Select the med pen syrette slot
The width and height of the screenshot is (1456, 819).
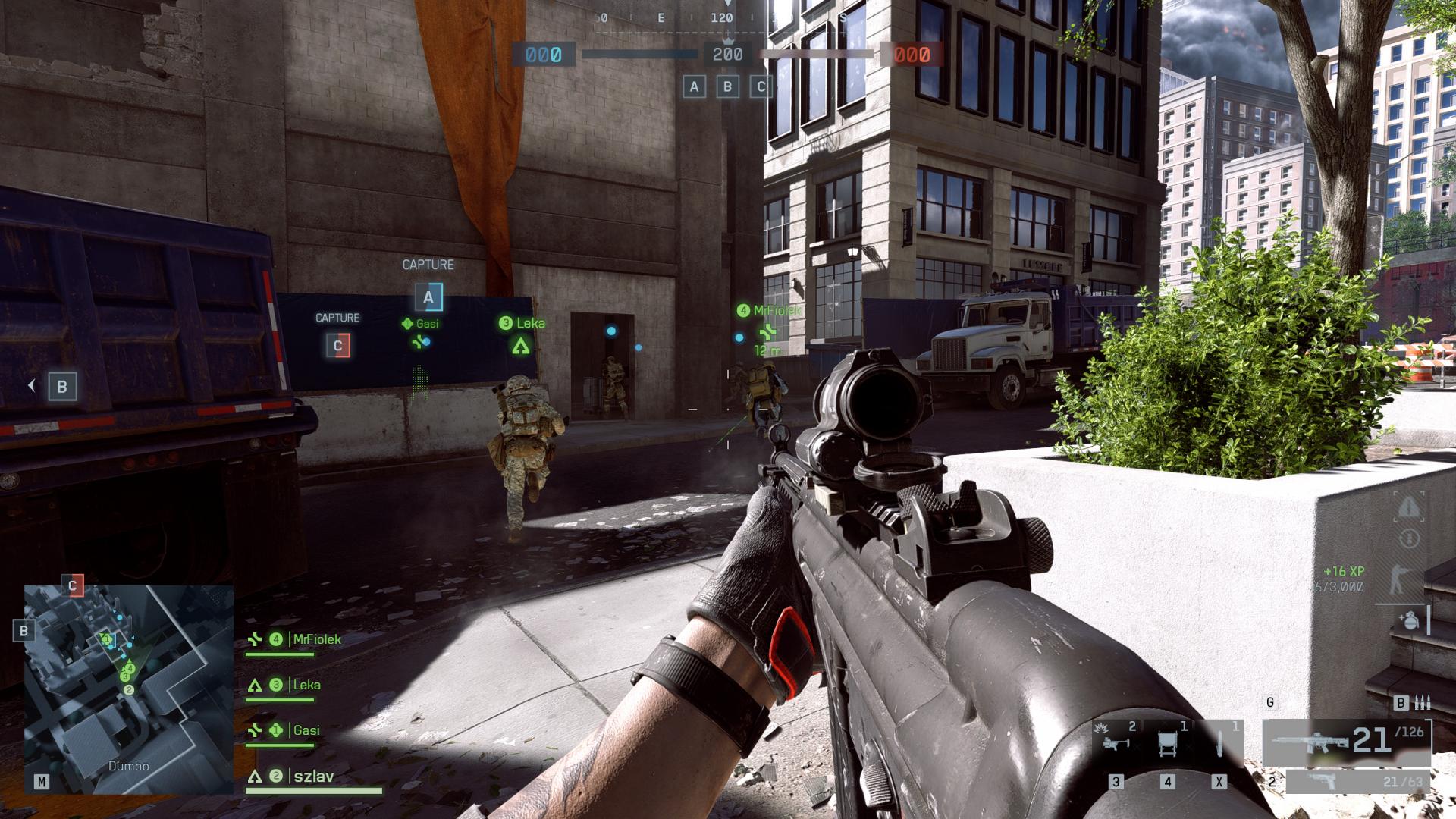[x=1219, y=740]
